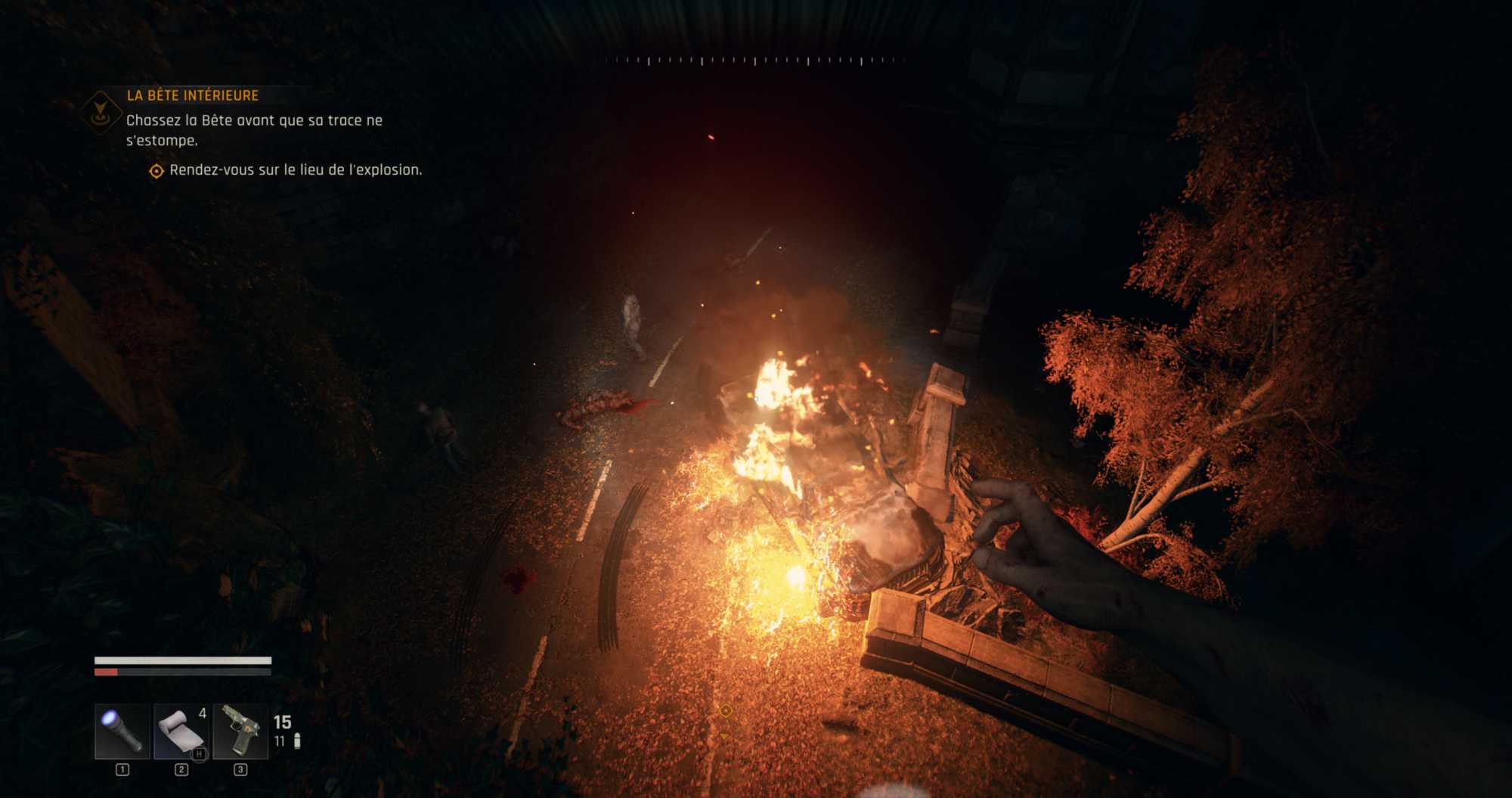Choose the bandage item slot
Screen dimensions: 1512x798
[181, 731]
